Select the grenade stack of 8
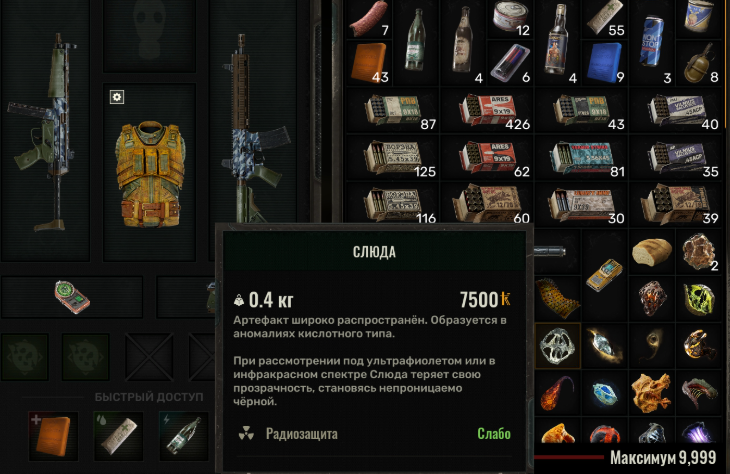 point(696,62)
